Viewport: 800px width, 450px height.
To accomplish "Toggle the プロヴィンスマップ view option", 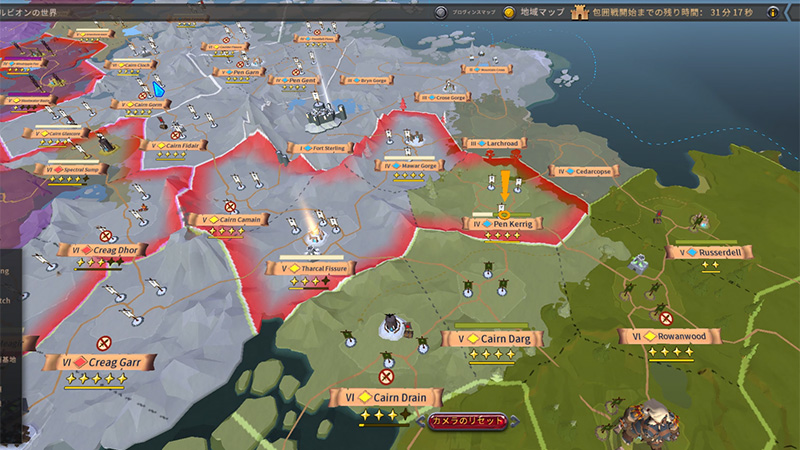I will [x=441, y=13].
